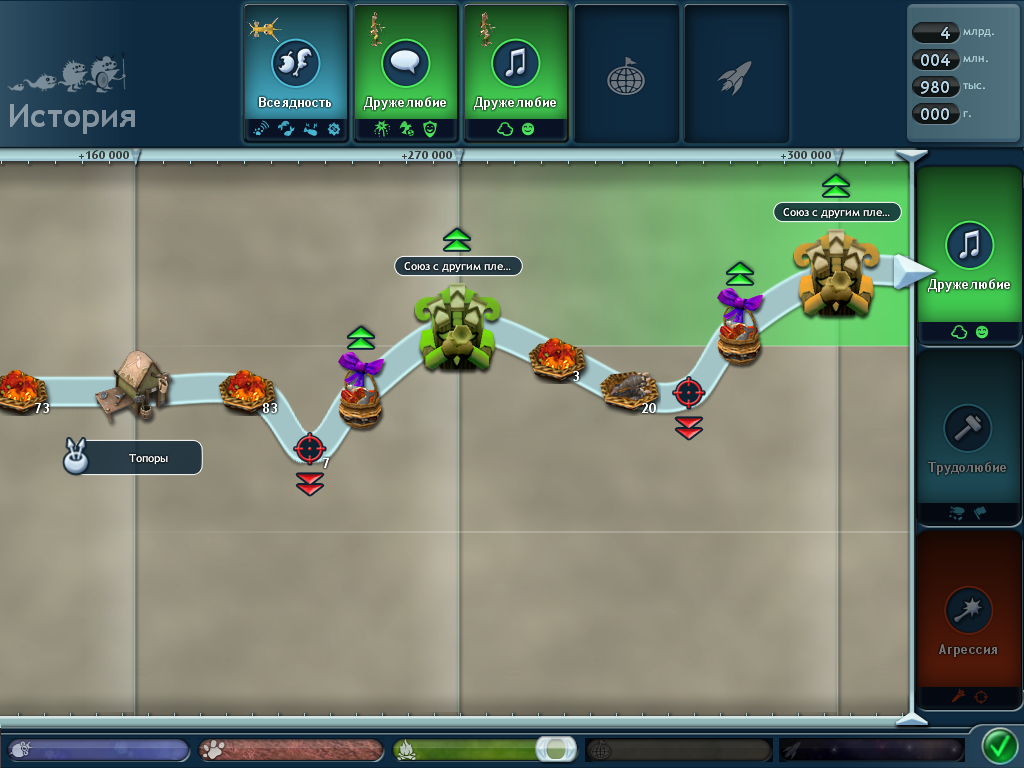Open the fish basket event marked 20

(x=628, y=389)
